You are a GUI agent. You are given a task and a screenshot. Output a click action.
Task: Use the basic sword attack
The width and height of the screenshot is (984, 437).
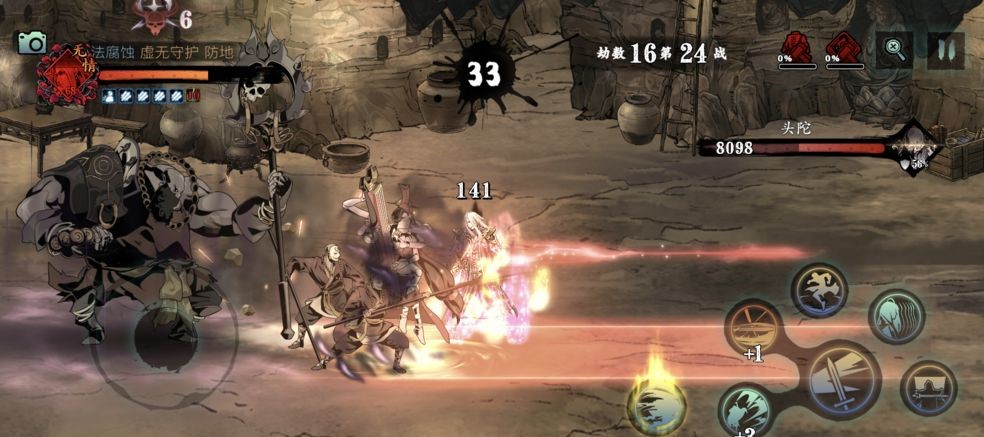point(844,378)
